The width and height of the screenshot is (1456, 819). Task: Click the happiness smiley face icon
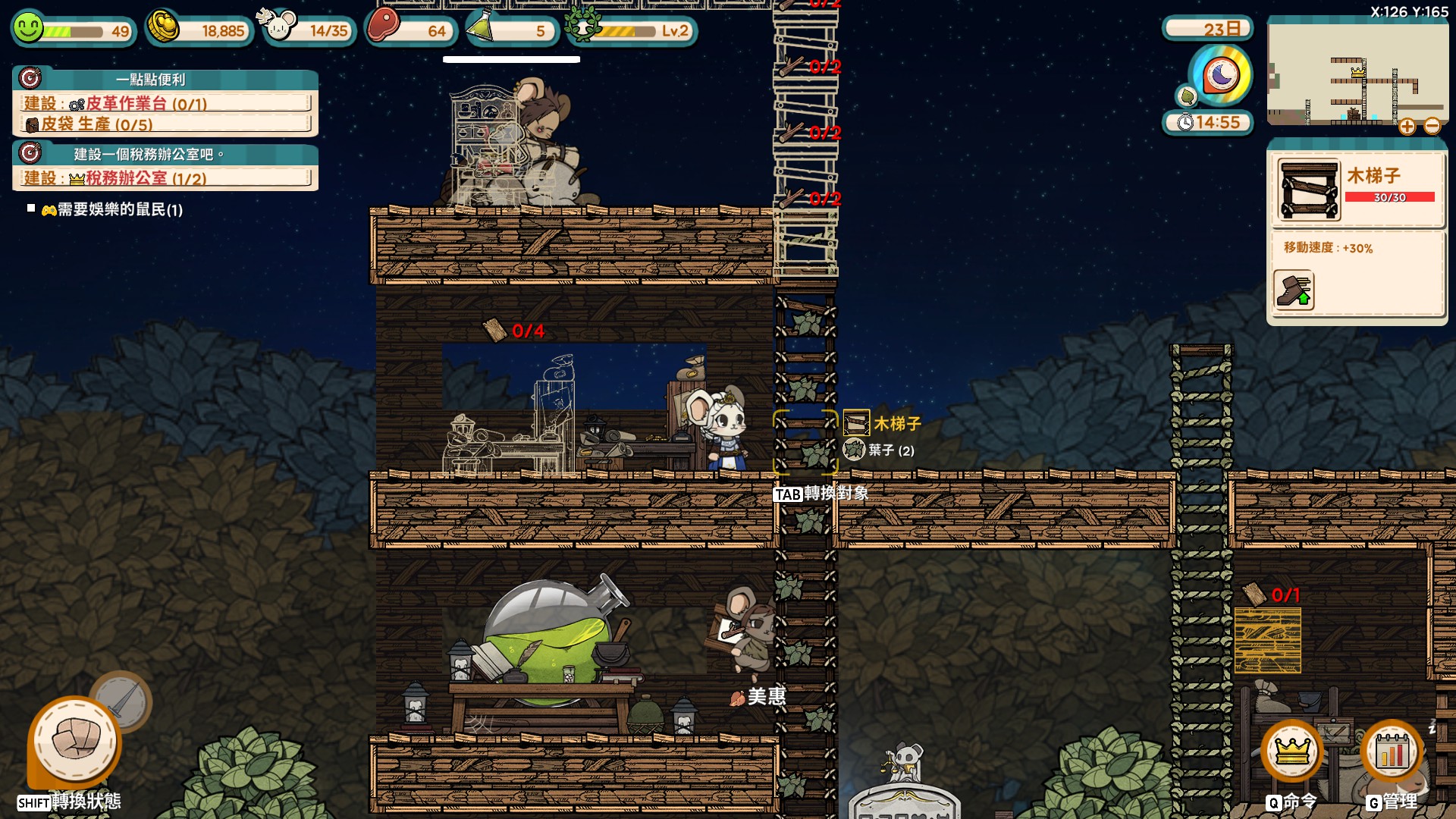pos(28,28)
